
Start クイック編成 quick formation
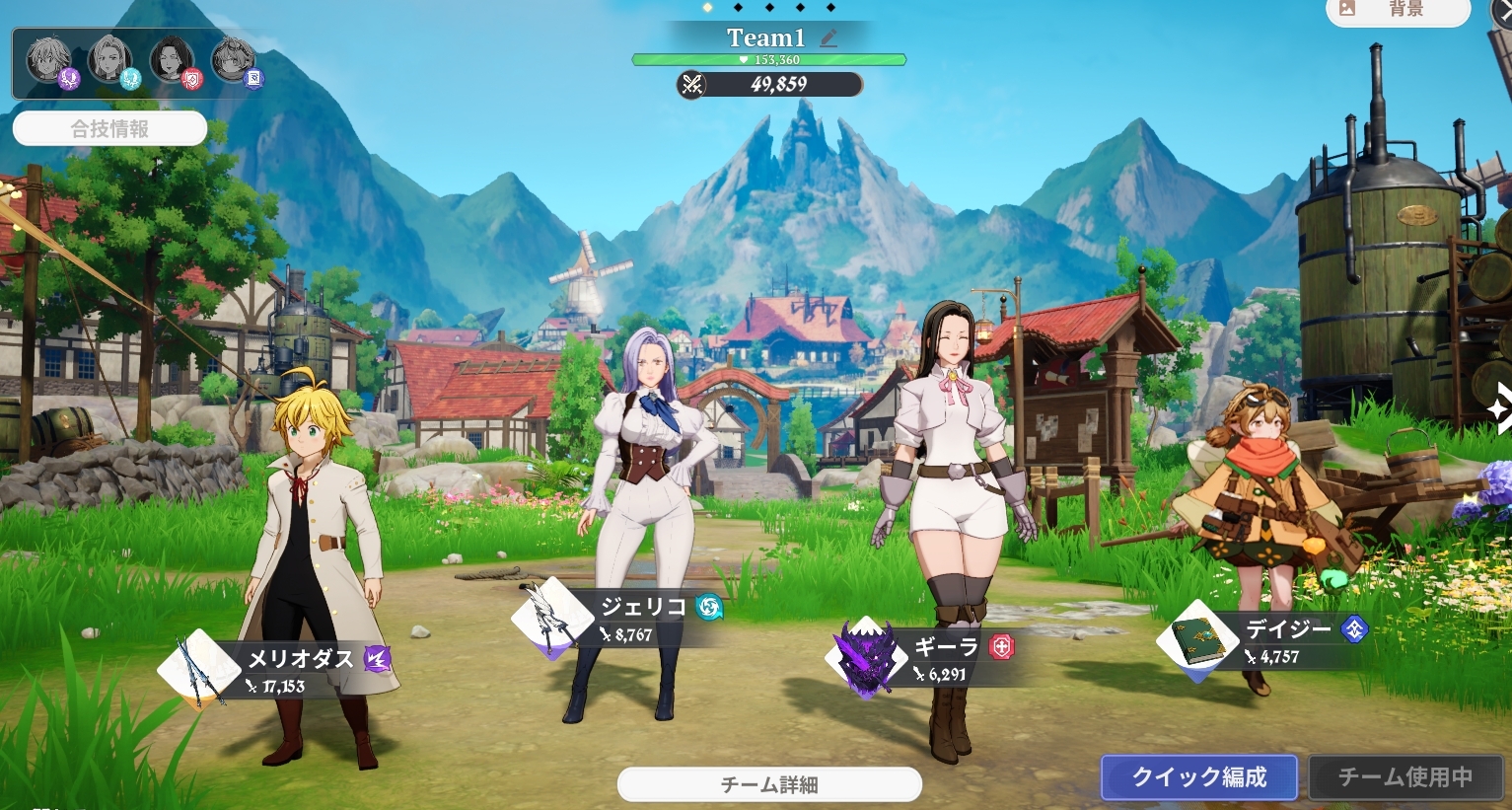(x=1199, y=777)
